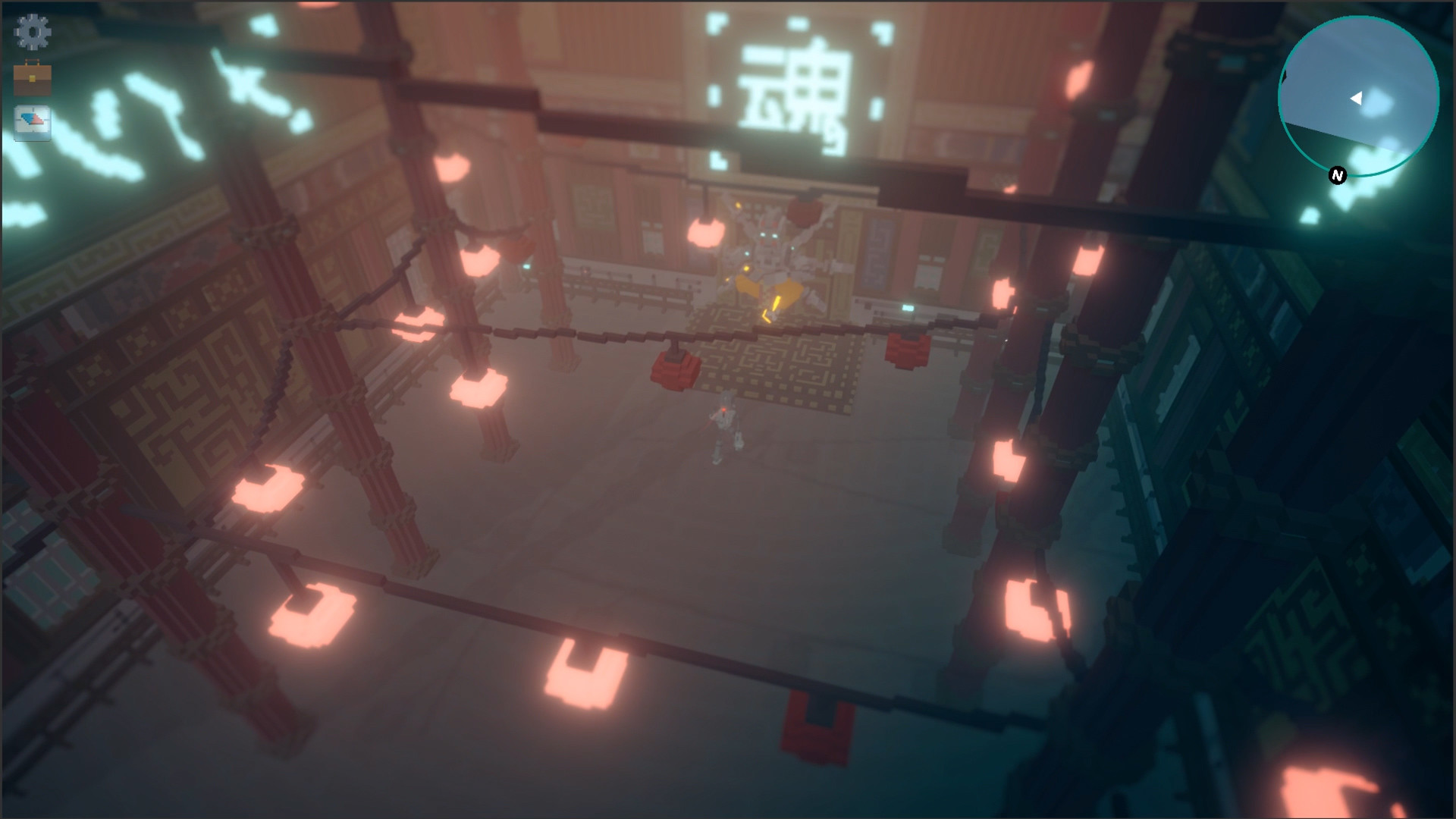The image size is (1456, 819).
Task: Click the N compass marker on the minimap
Action: point(1335,176)
